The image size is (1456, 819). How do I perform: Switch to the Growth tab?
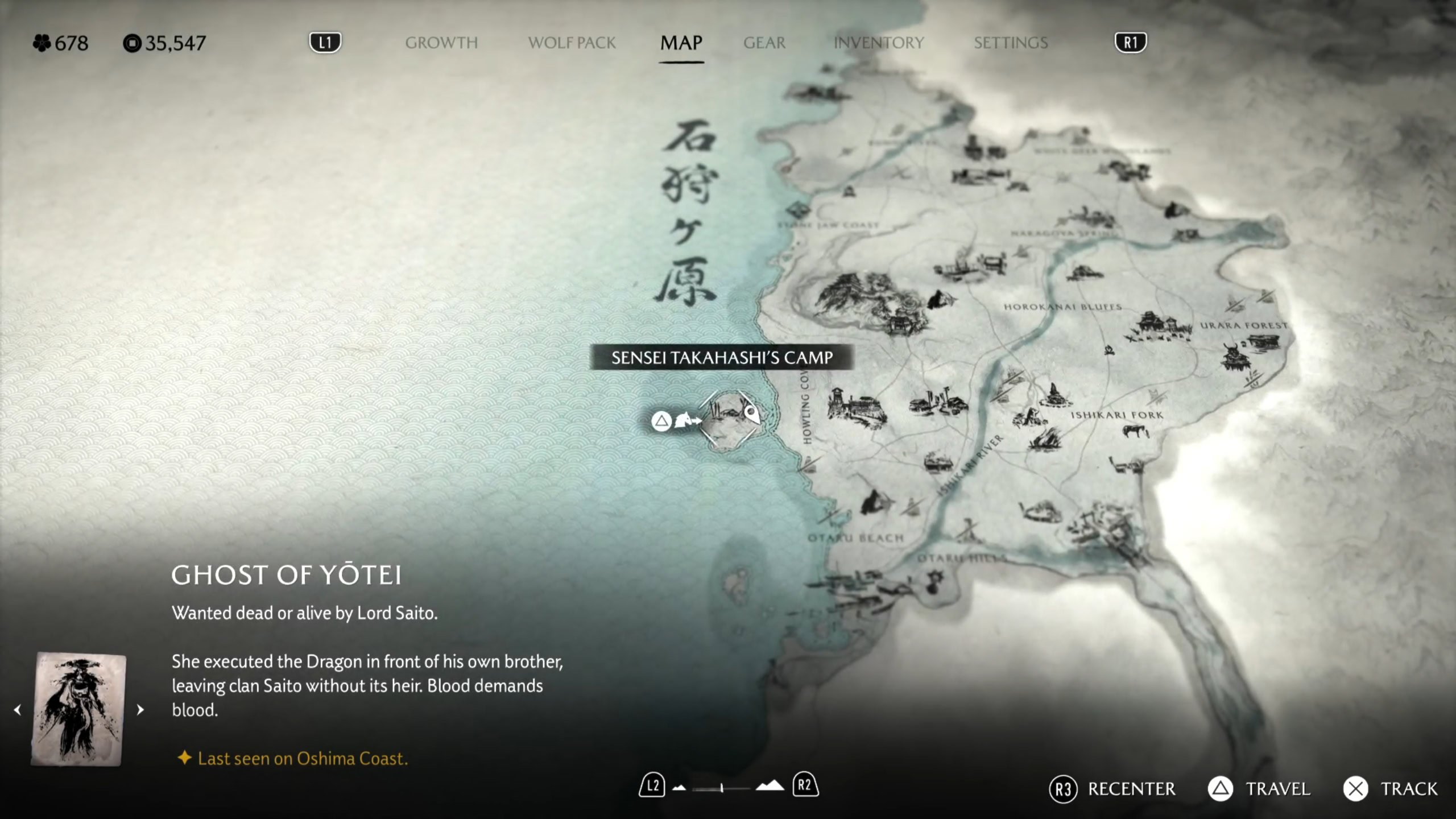coord(441,43)
